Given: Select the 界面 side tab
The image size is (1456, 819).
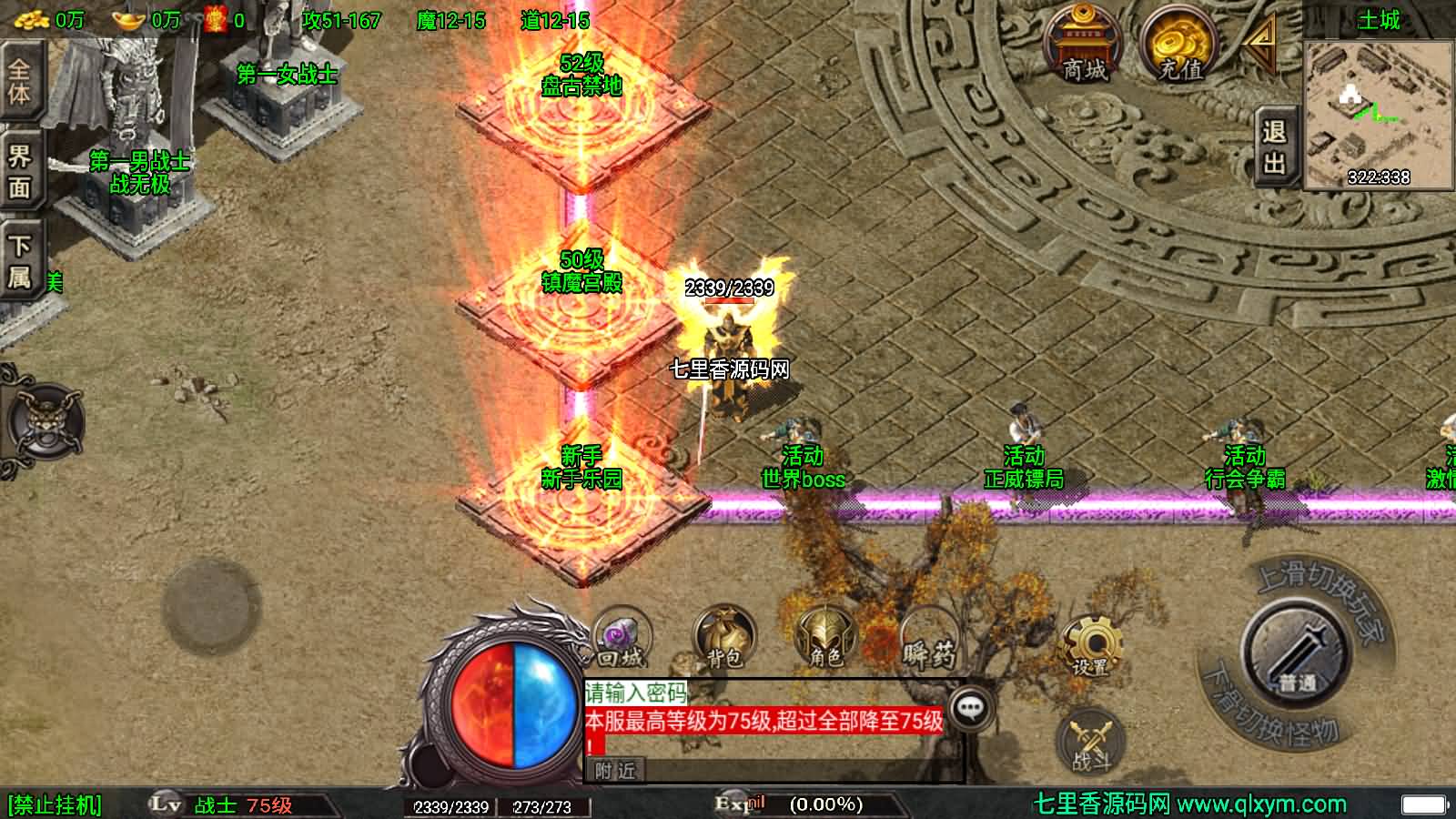Looking at the screenshot, I should pos(20,171).
